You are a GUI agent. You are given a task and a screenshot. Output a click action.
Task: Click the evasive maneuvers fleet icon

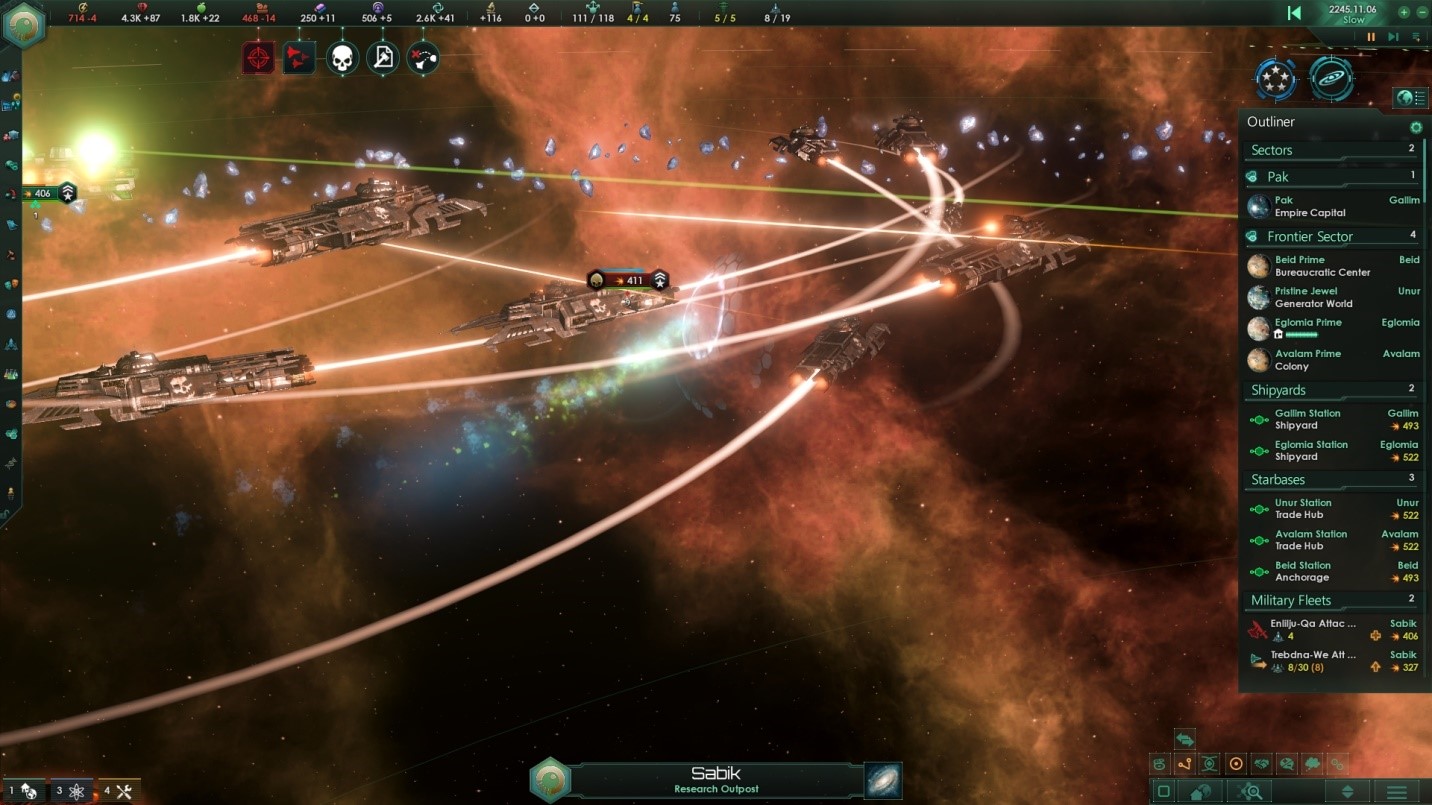point(423,57)
